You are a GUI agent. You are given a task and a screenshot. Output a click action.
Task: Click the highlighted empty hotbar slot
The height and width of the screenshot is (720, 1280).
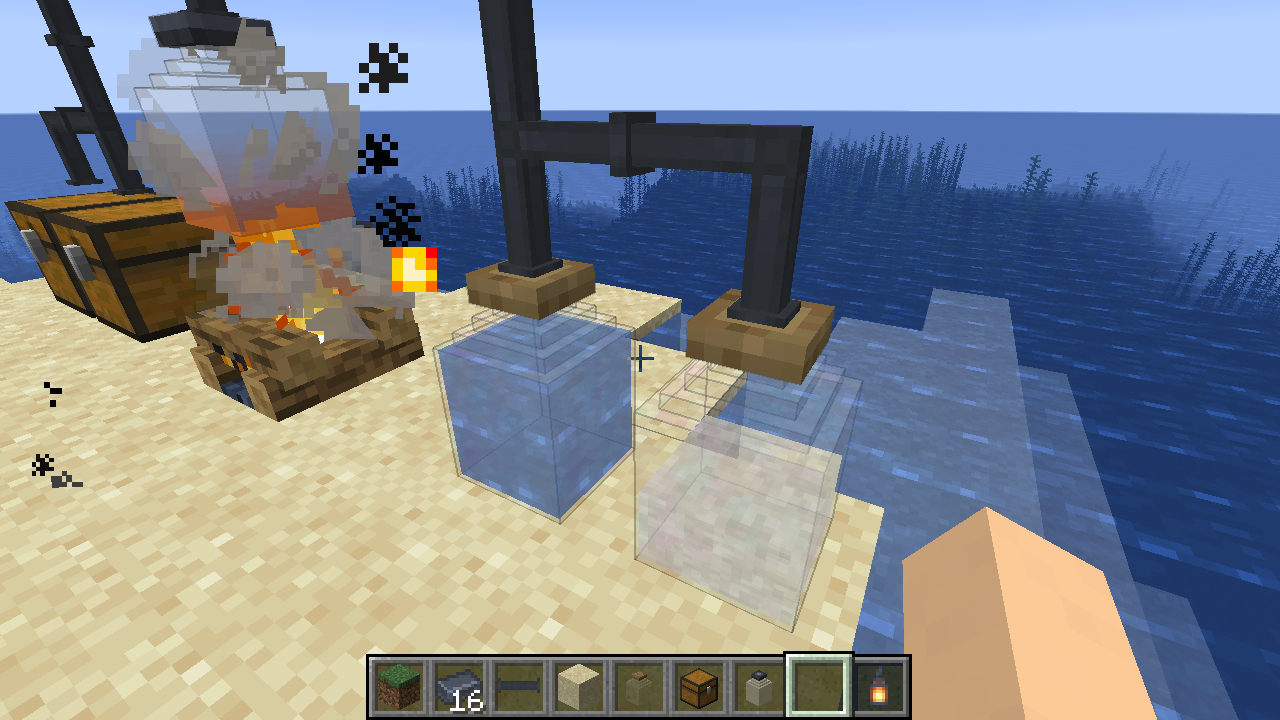click(819, 687)
